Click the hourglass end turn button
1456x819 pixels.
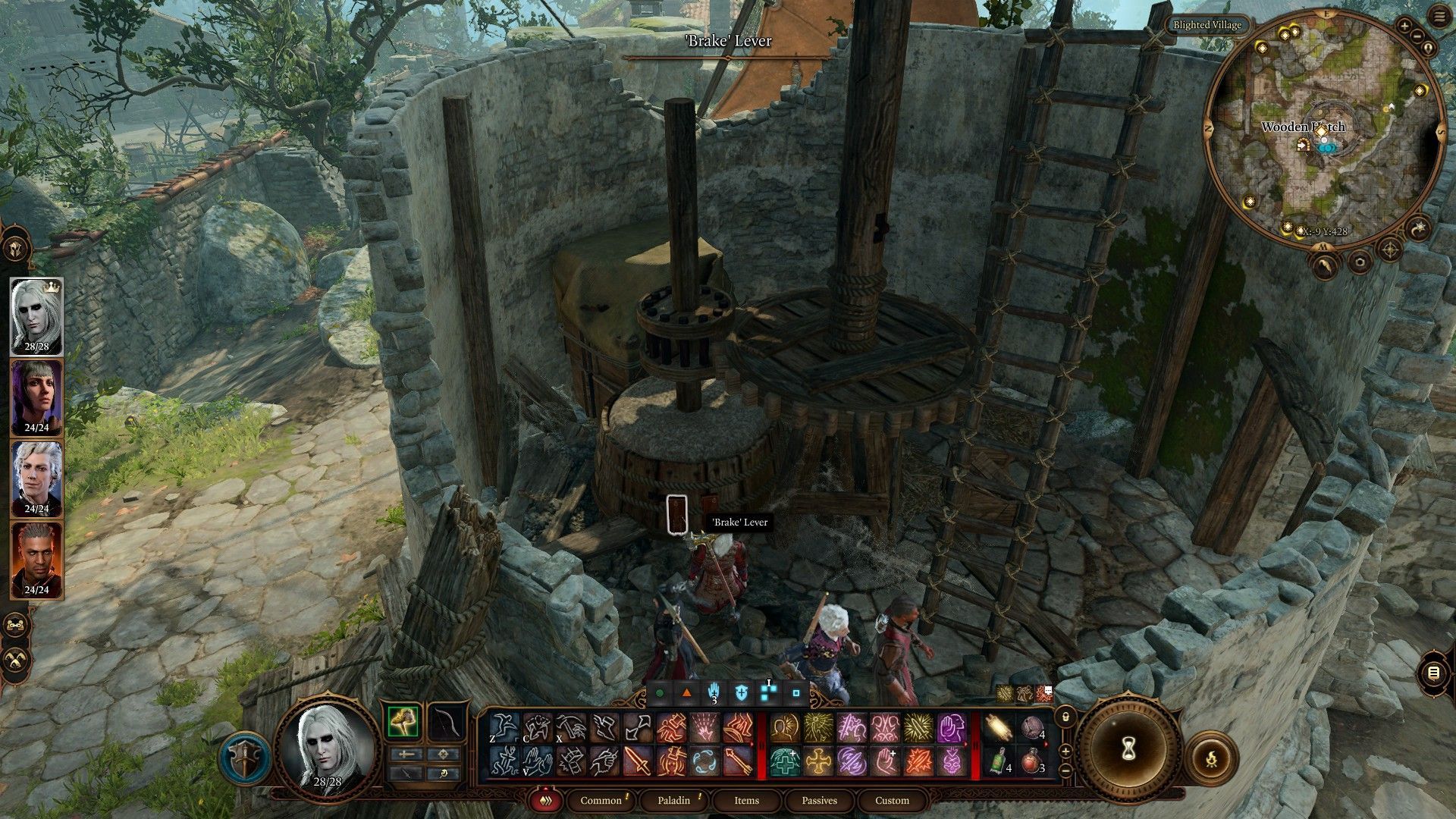tap(1128, 749)
